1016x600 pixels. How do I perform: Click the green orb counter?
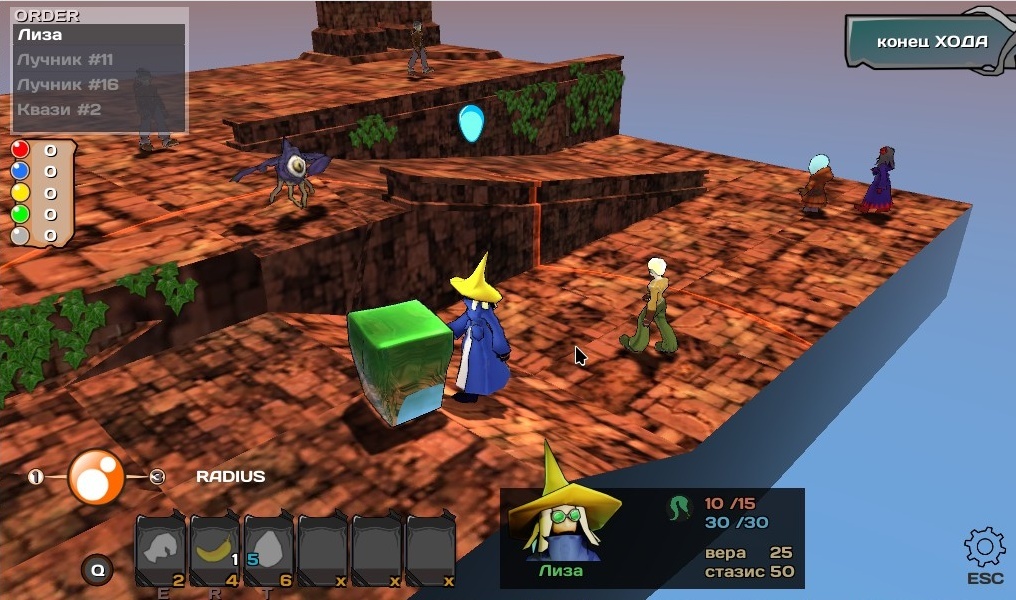pos(20,213)
